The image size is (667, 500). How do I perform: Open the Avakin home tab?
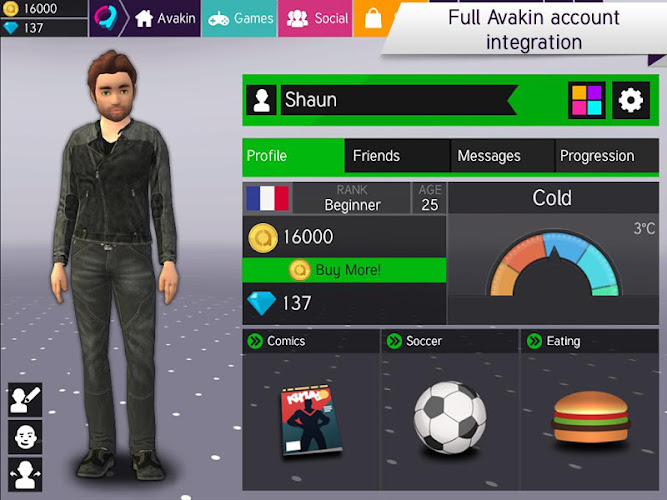164,18
